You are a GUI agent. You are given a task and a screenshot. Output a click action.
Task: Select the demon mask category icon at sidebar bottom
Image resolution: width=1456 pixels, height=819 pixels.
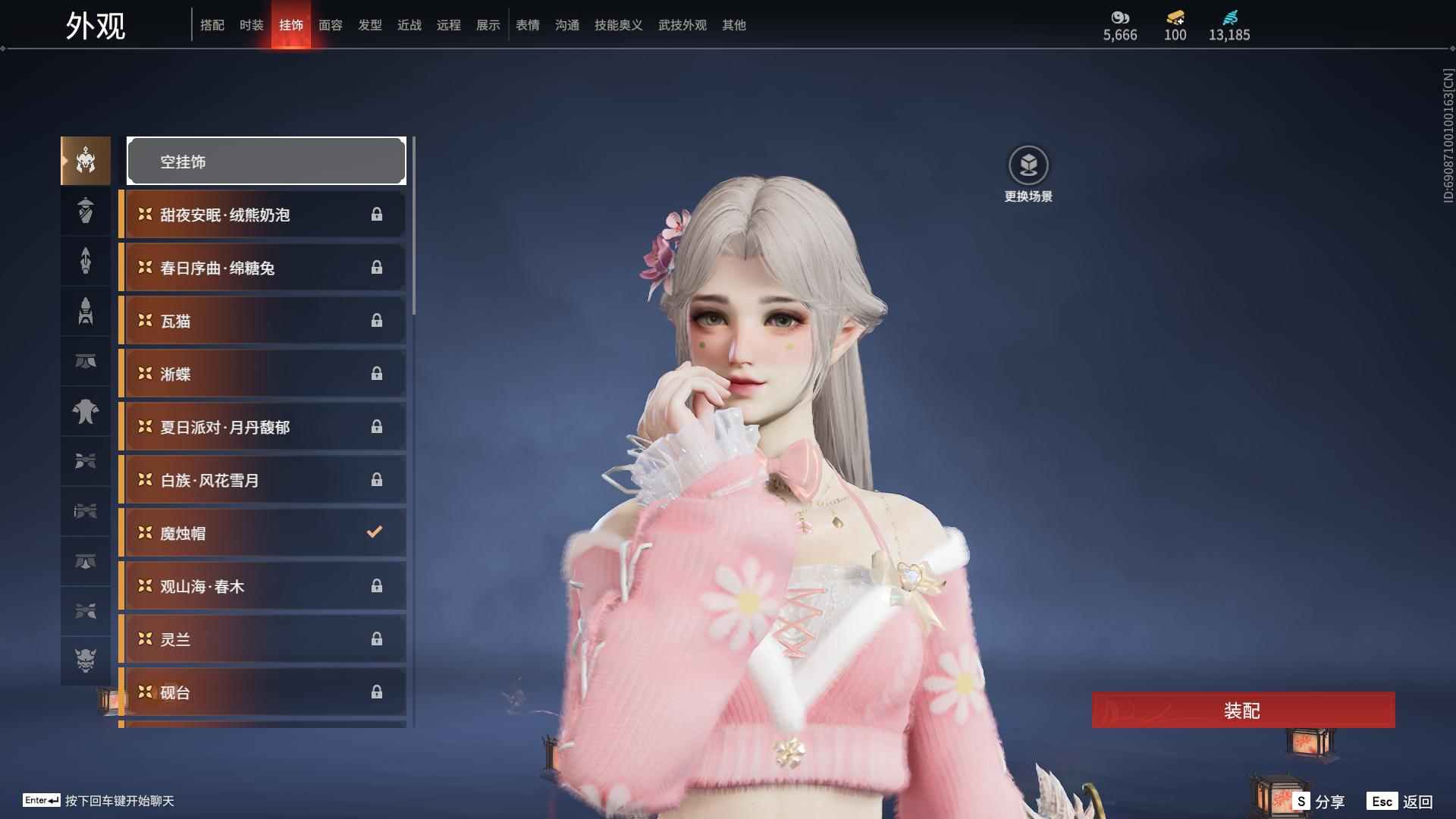click(85, 661)
